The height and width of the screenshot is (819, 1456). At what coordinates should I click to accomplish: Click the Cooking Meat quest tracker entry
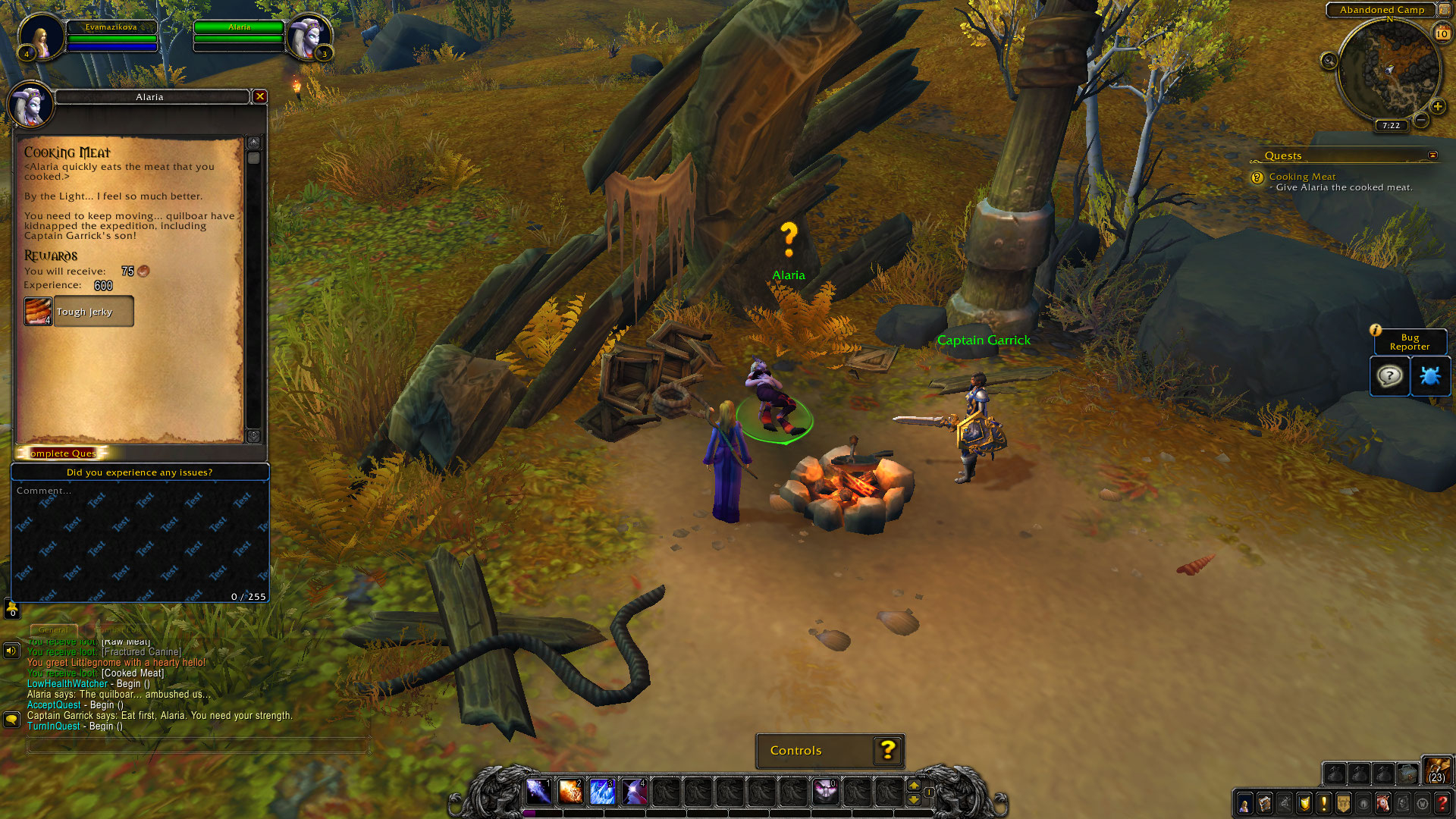coord(1302,177)
